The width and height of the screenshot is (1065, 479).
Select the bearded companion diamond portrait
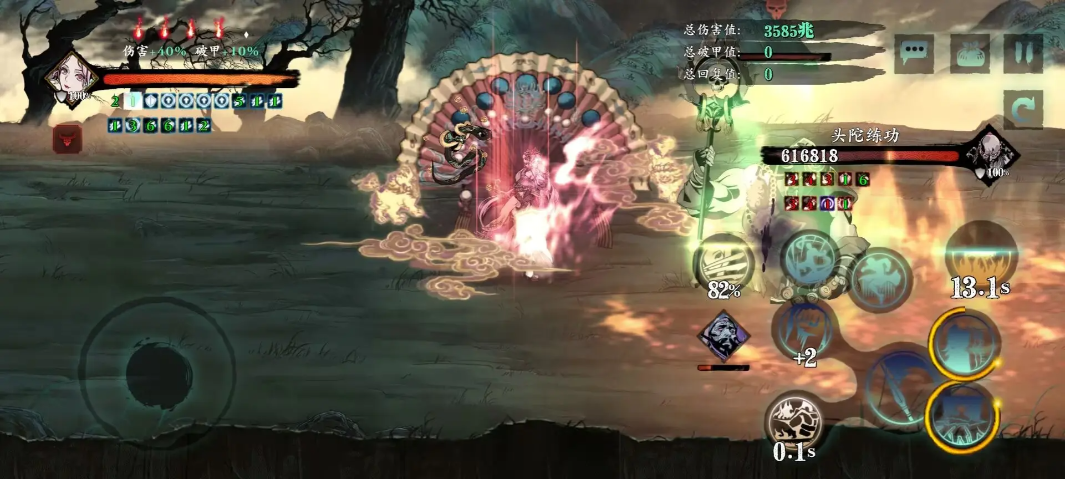(x=723, y=337)
